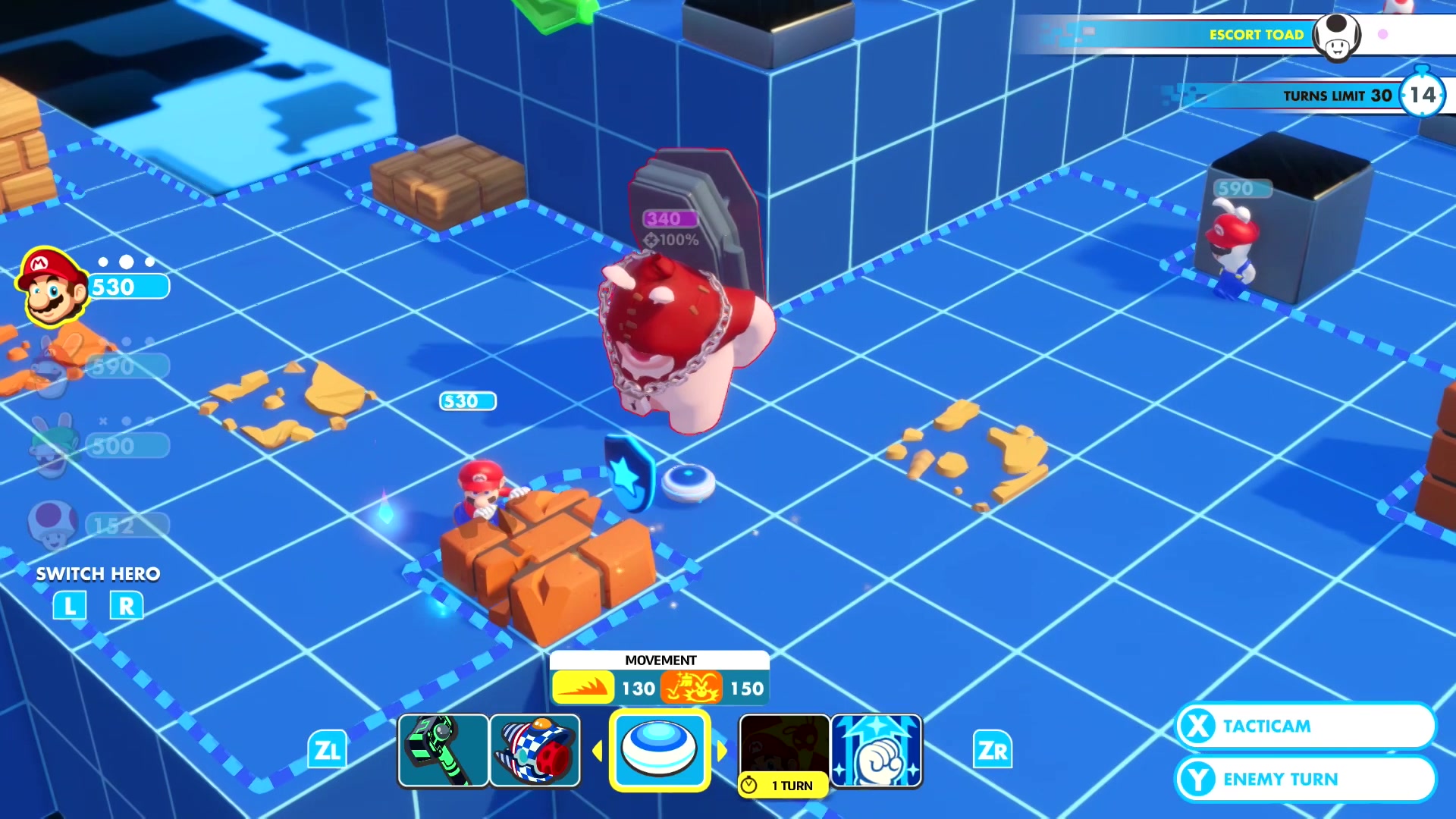Viewport: 1456px width, 819px height.
Task: Select Mario's hero portrait
Action: (x=52, y=287)
